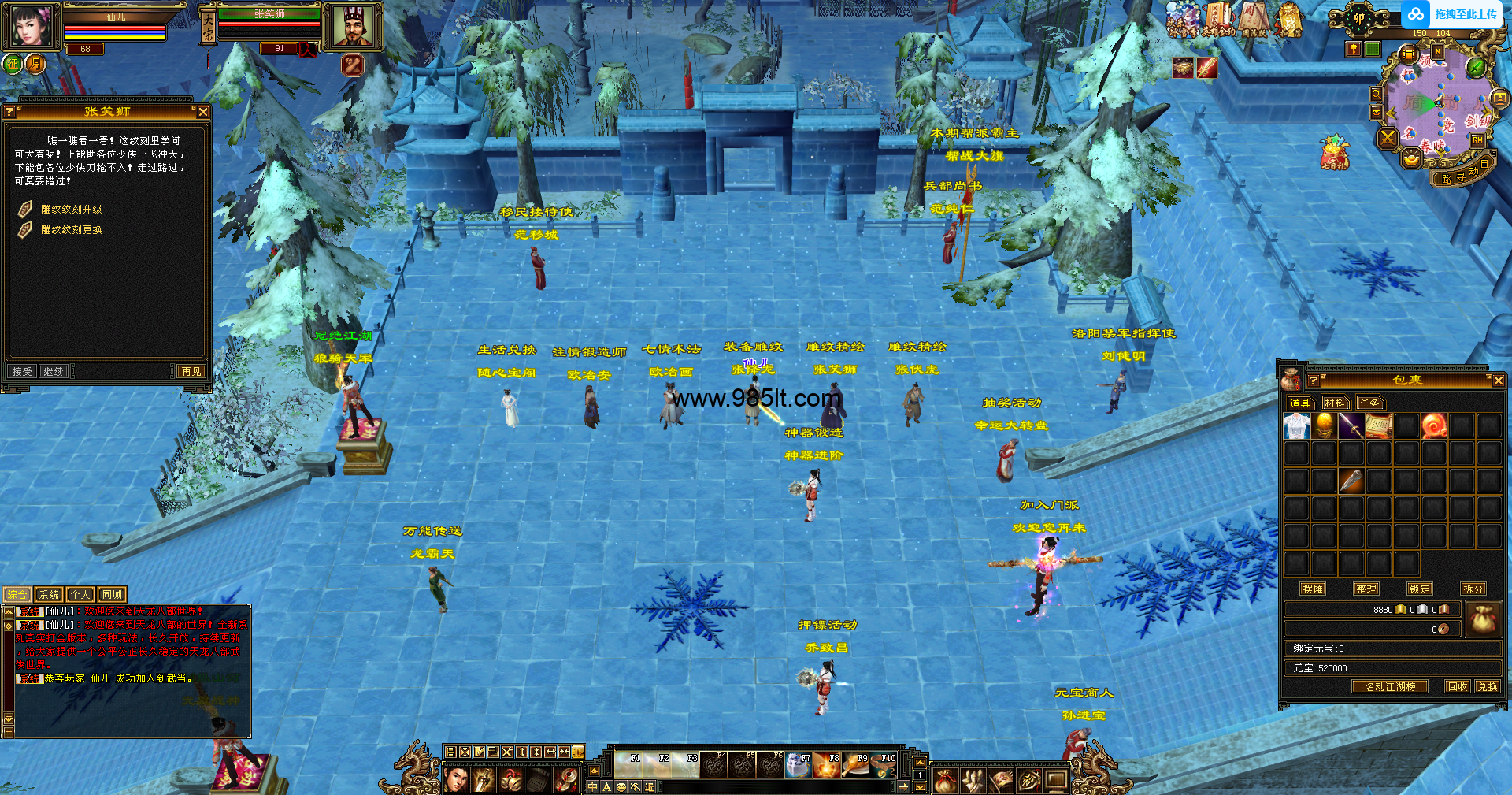The image size is (1512, 795).
Task: Choose the 雕纹蚀刻升级 dialogue option
Action: [x=71, y=210]
